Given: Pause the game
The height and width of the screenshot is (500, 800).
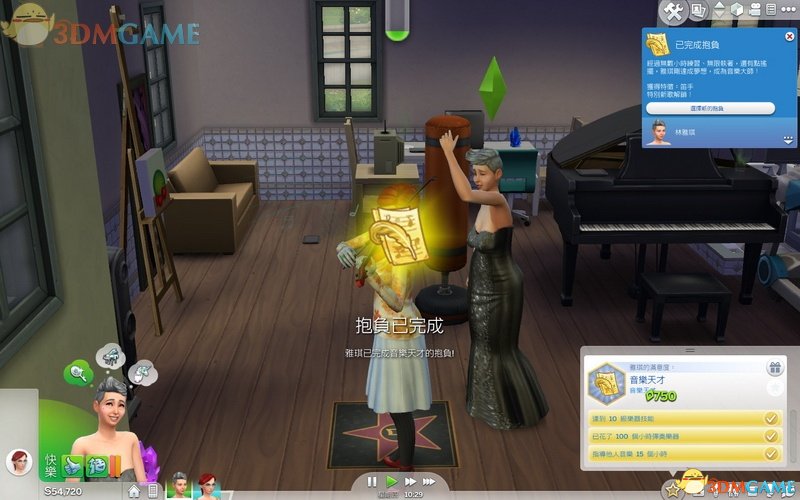Looking at the screenshot, I should tap(372, 481).
